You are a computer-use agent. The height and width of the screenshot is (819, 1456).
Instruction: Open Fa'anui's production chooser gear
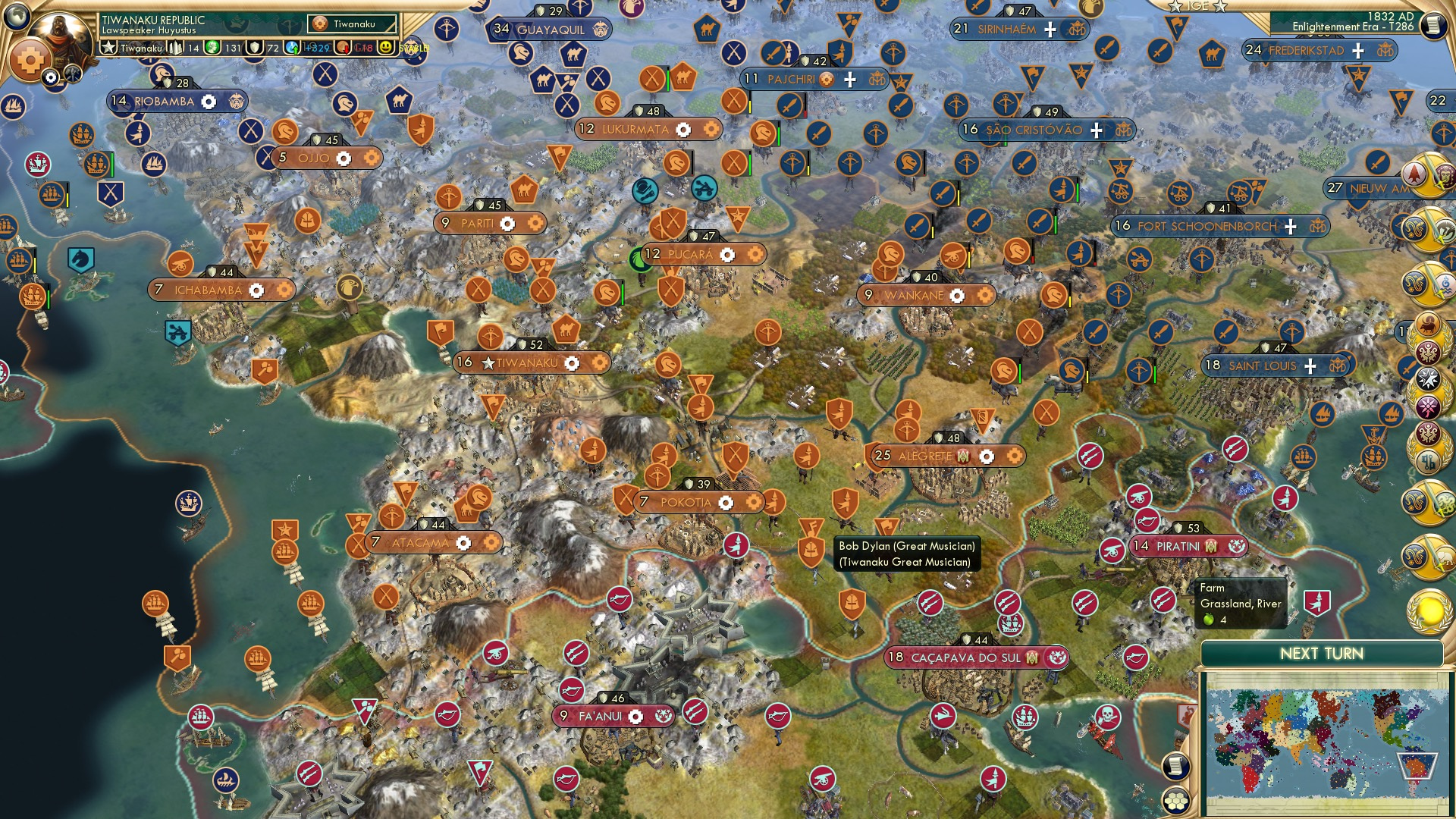pyautogui.click(x=635, y=715)
